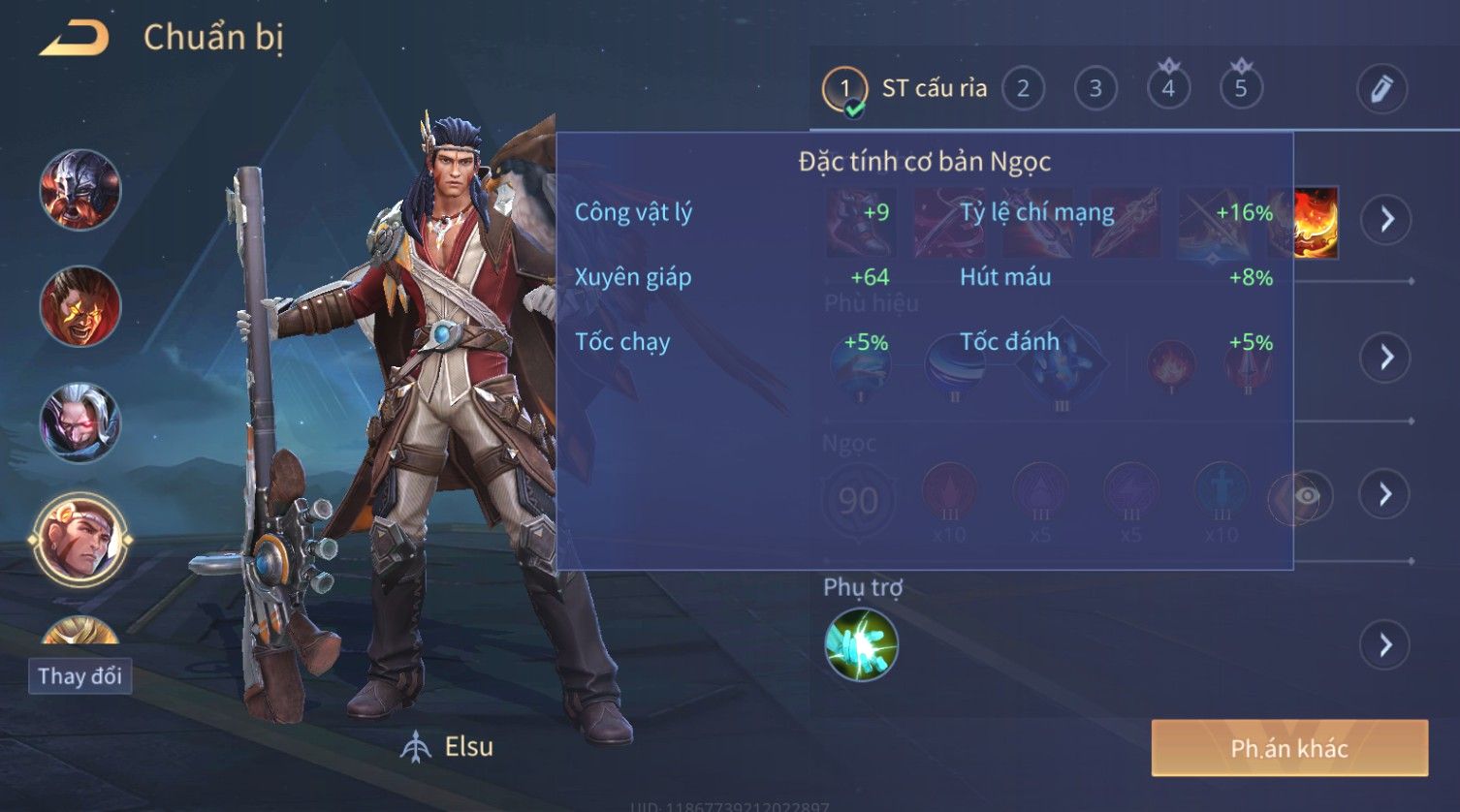Switch to preset 3

tap(1095, 89)
